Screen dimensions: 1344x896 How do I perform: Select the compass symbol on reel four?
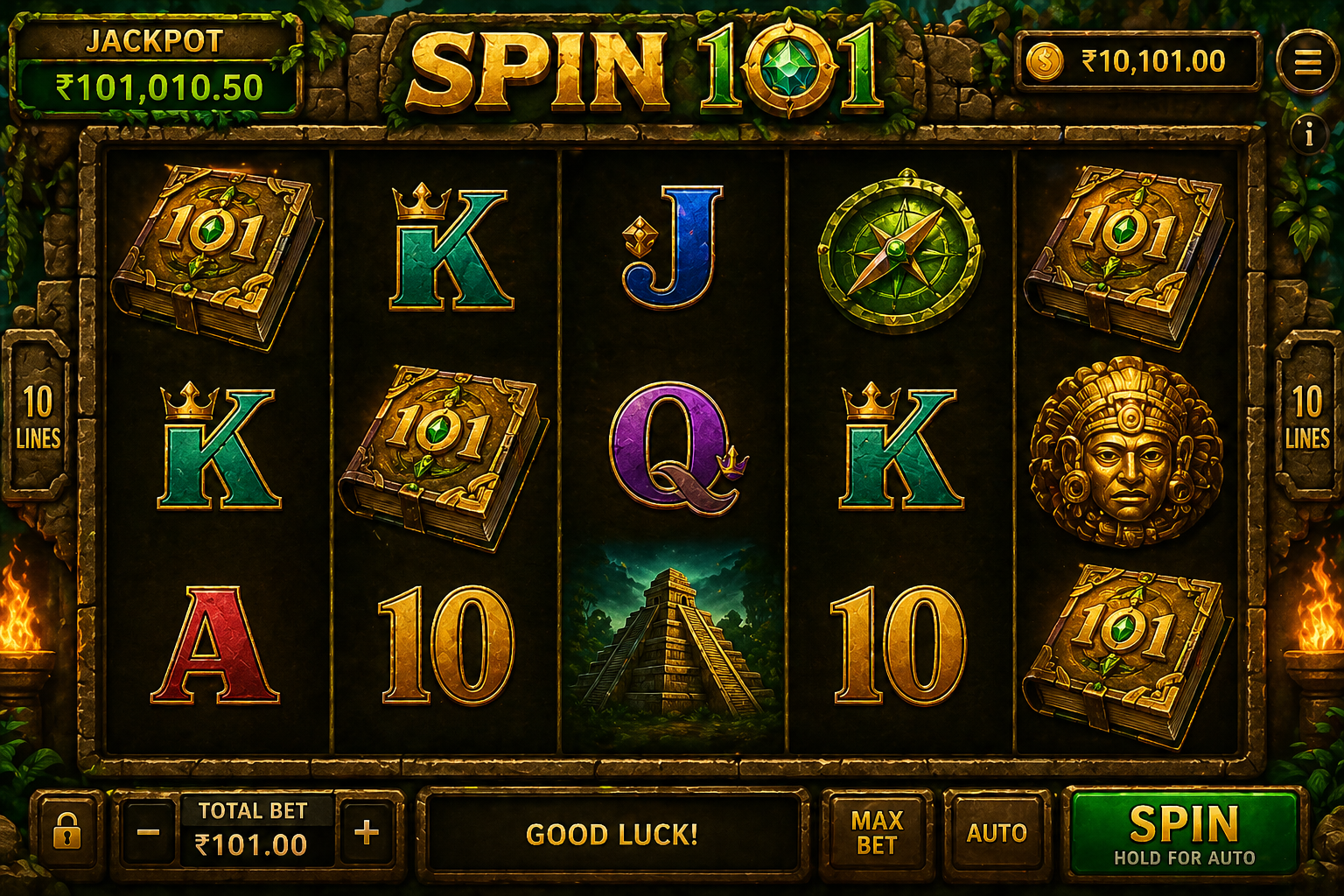coord(894,248)
